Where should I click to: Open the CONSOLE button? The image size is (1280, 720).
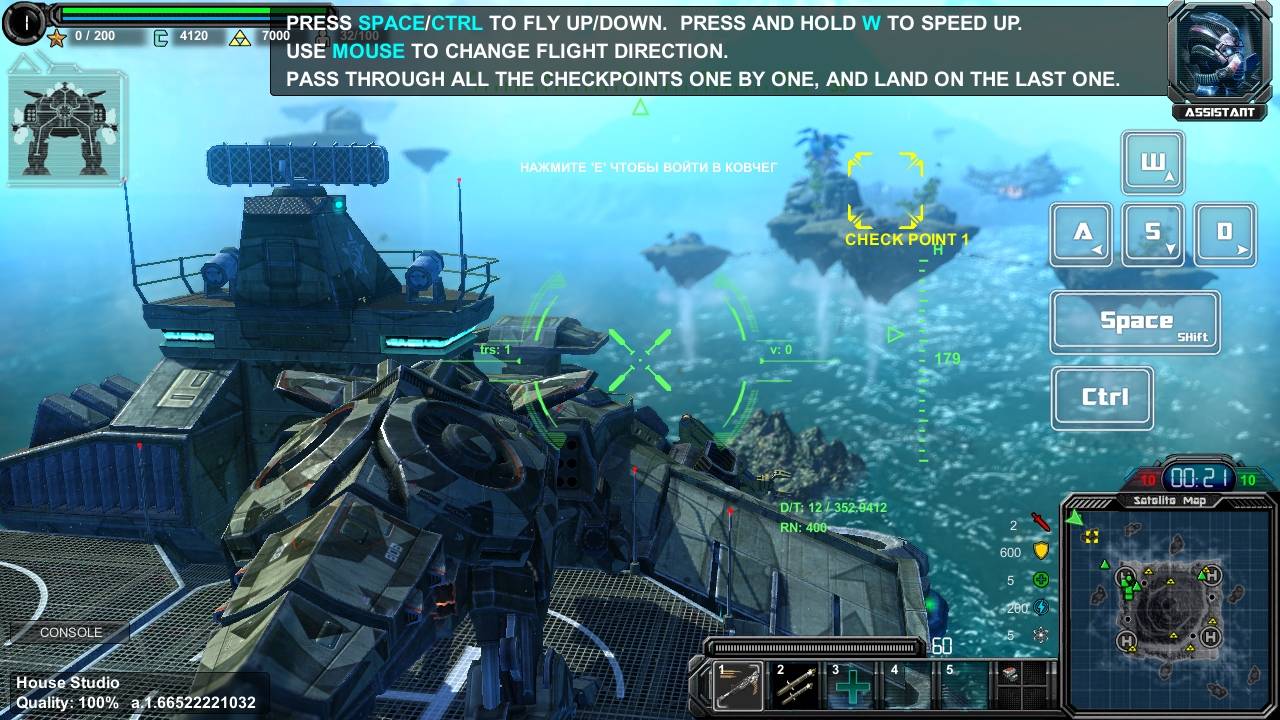70,633
